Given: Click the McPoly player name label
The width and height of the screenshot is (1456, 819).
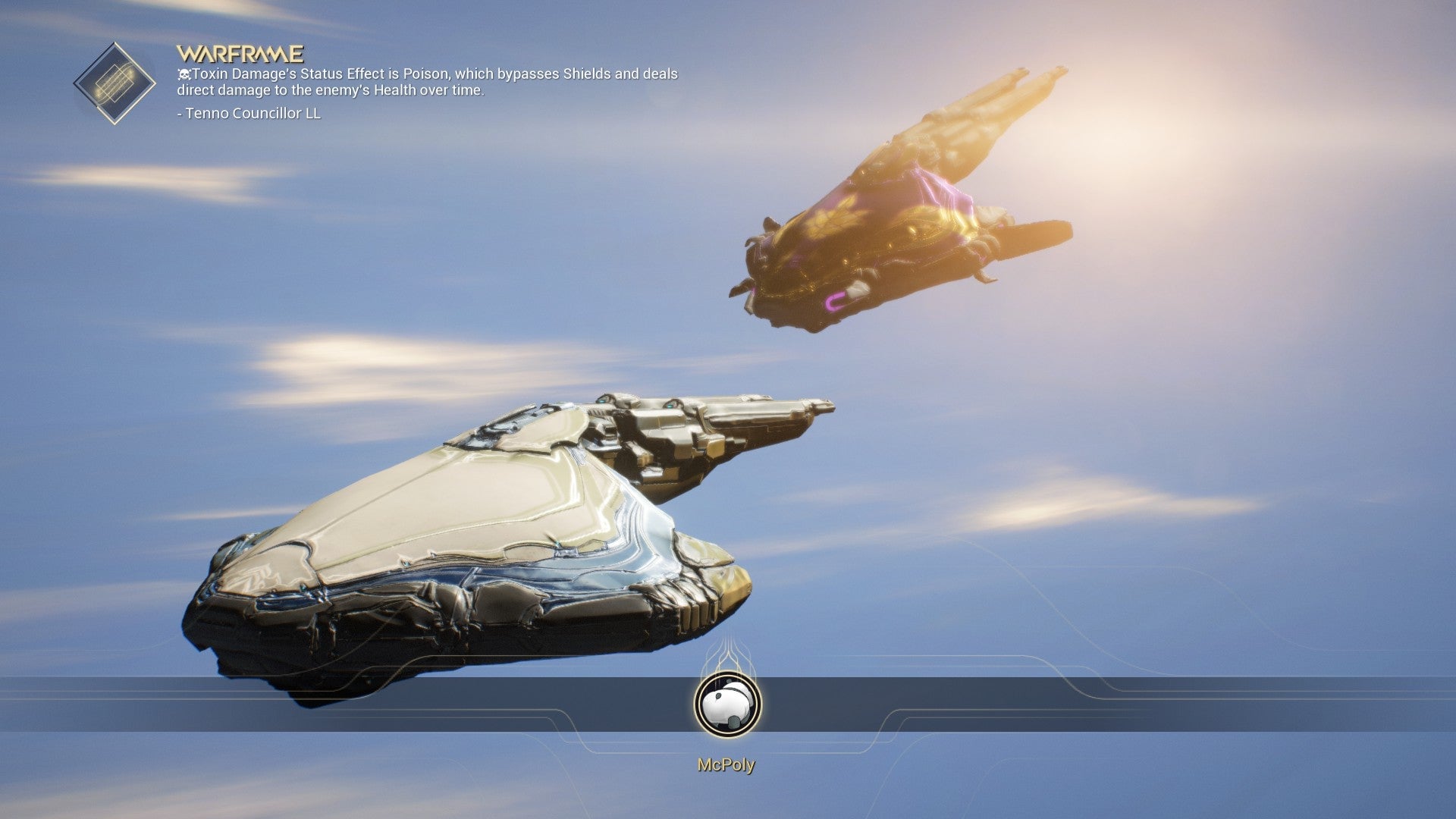Looking at the screenshot, I should pos(726,767).
